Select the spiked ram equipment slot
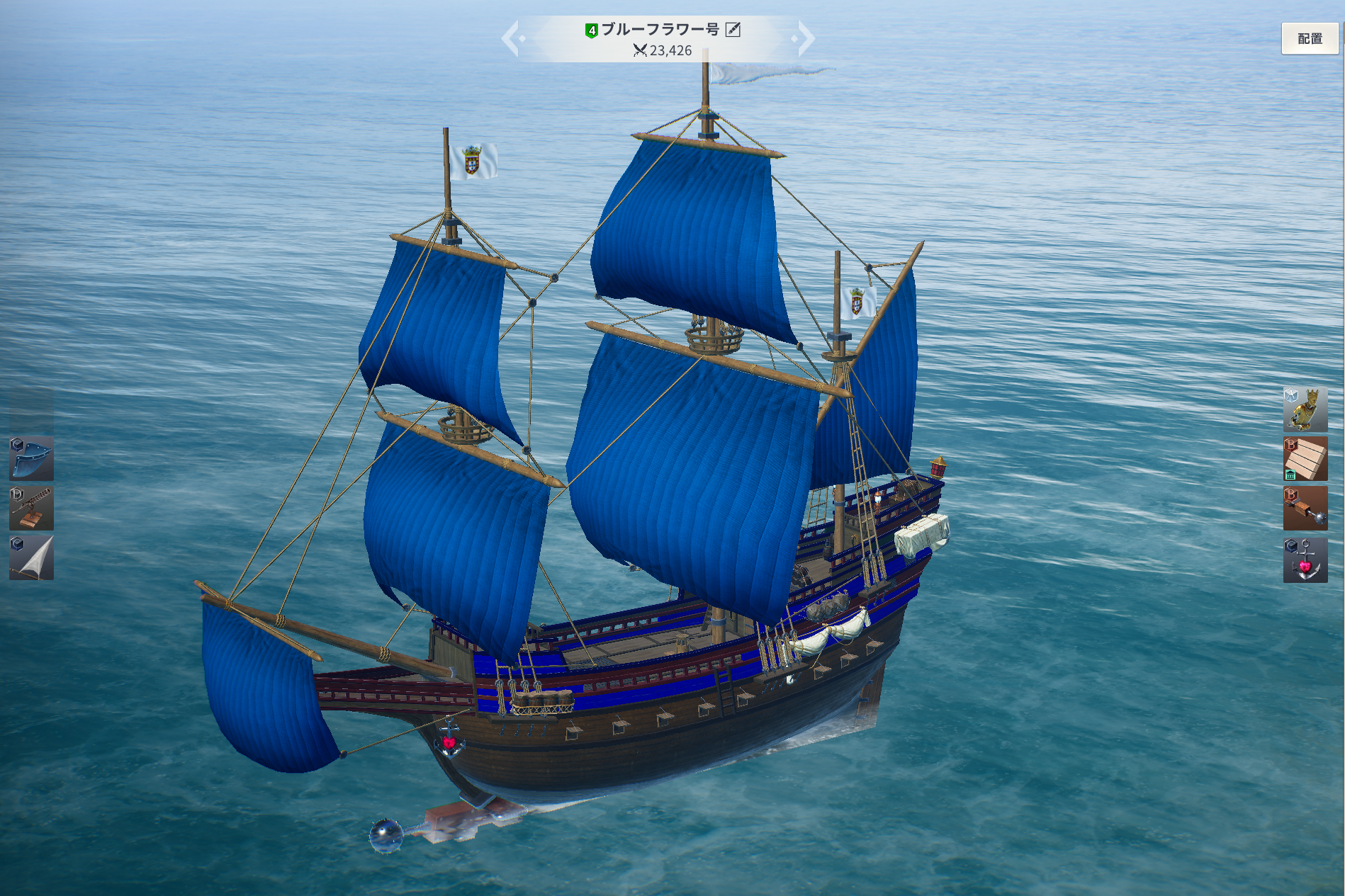 click(1305, 508)
